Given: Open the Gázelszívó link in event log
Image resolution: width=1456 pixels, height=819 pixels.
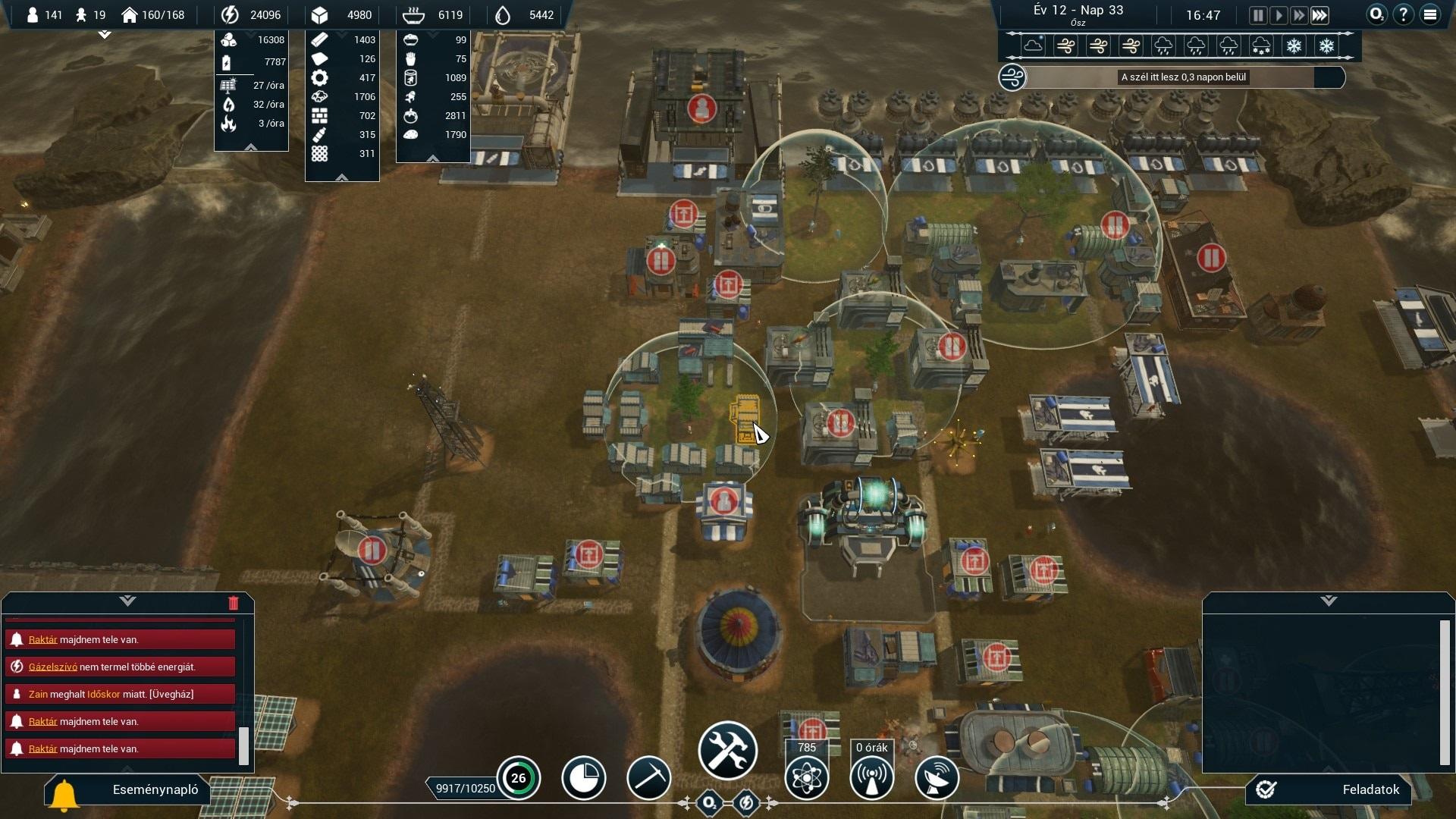Looking at the screenshot, I should 53,667.
